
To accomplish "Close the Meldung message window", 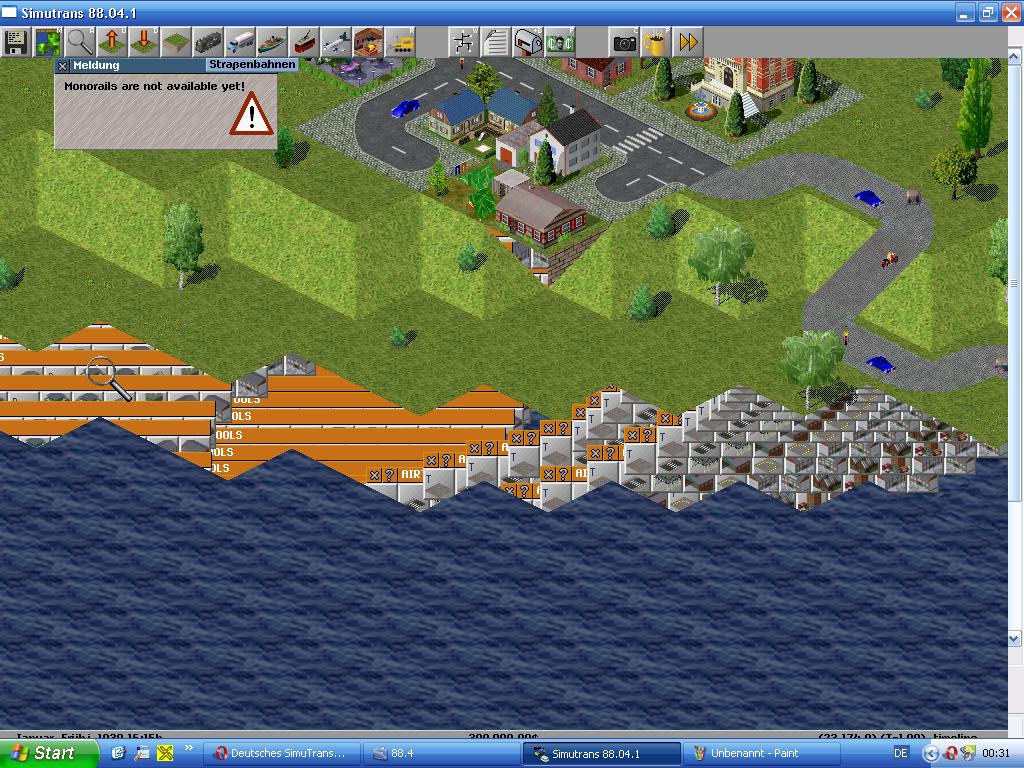I will 62,65.
